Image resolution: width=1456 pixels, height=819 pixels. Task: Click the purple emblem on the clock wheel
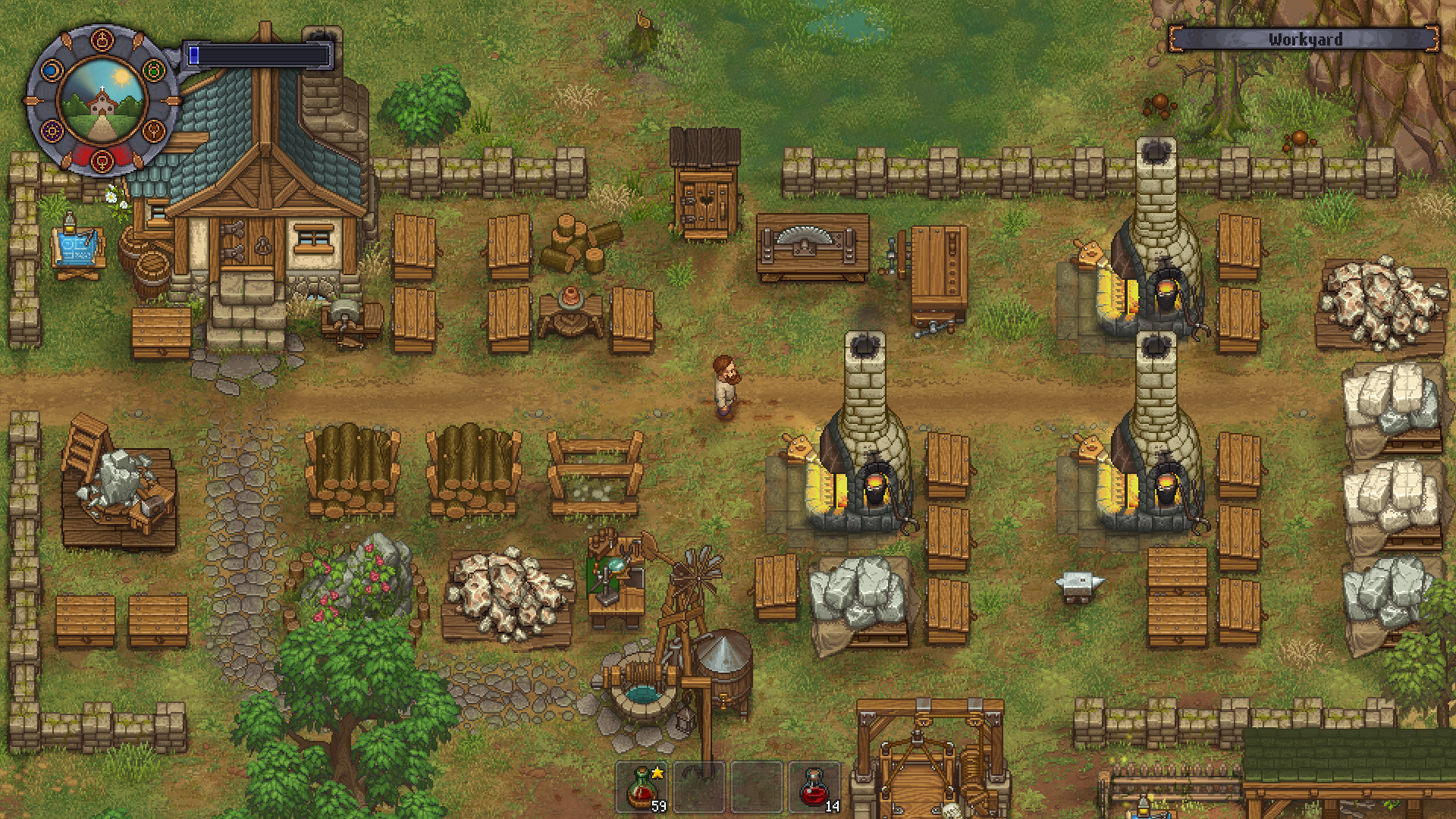tap(52, 130)
